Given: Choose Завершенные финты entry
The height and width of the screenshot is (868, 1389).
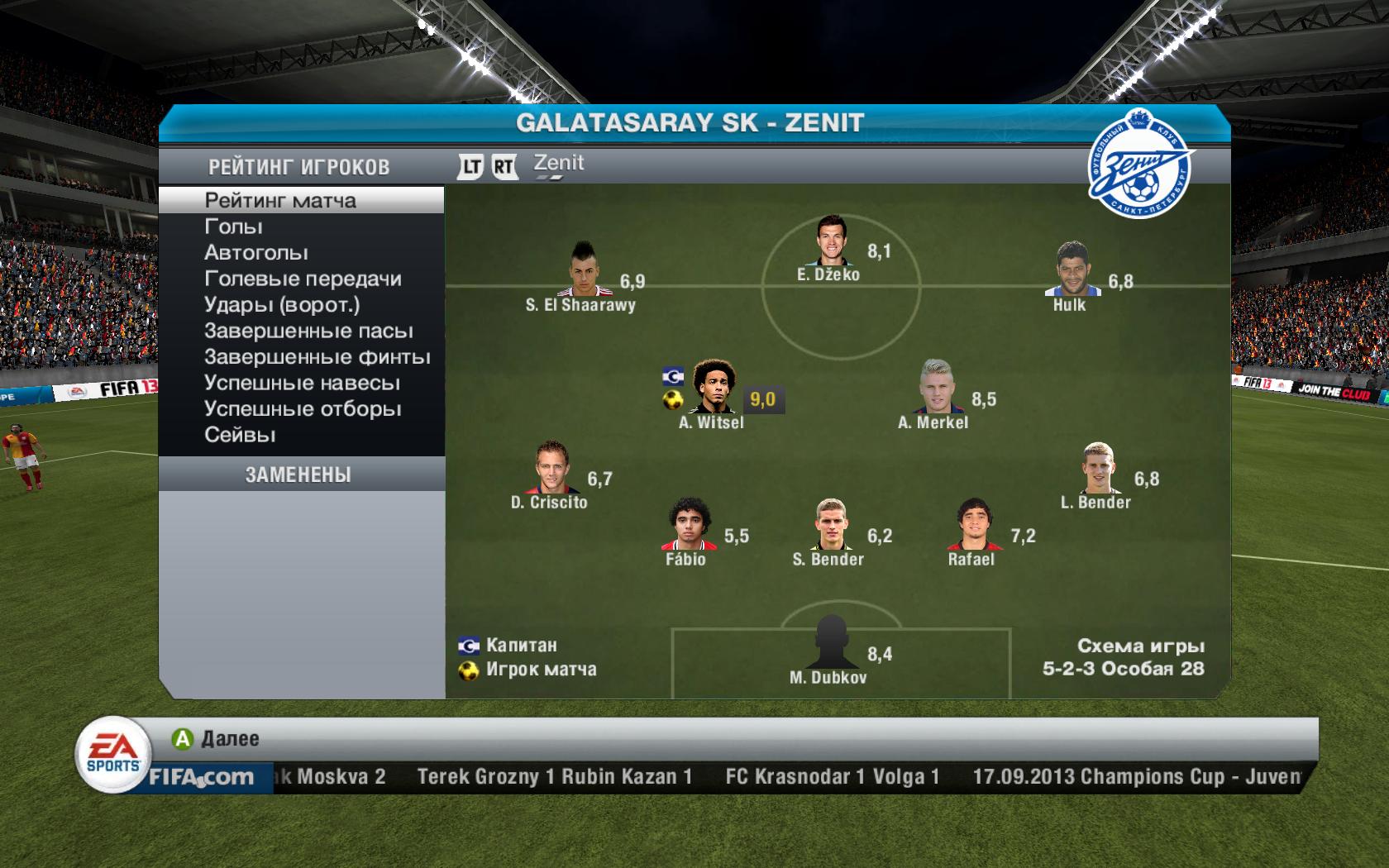Looking at the screenshot, I should (x=317, y=357).
